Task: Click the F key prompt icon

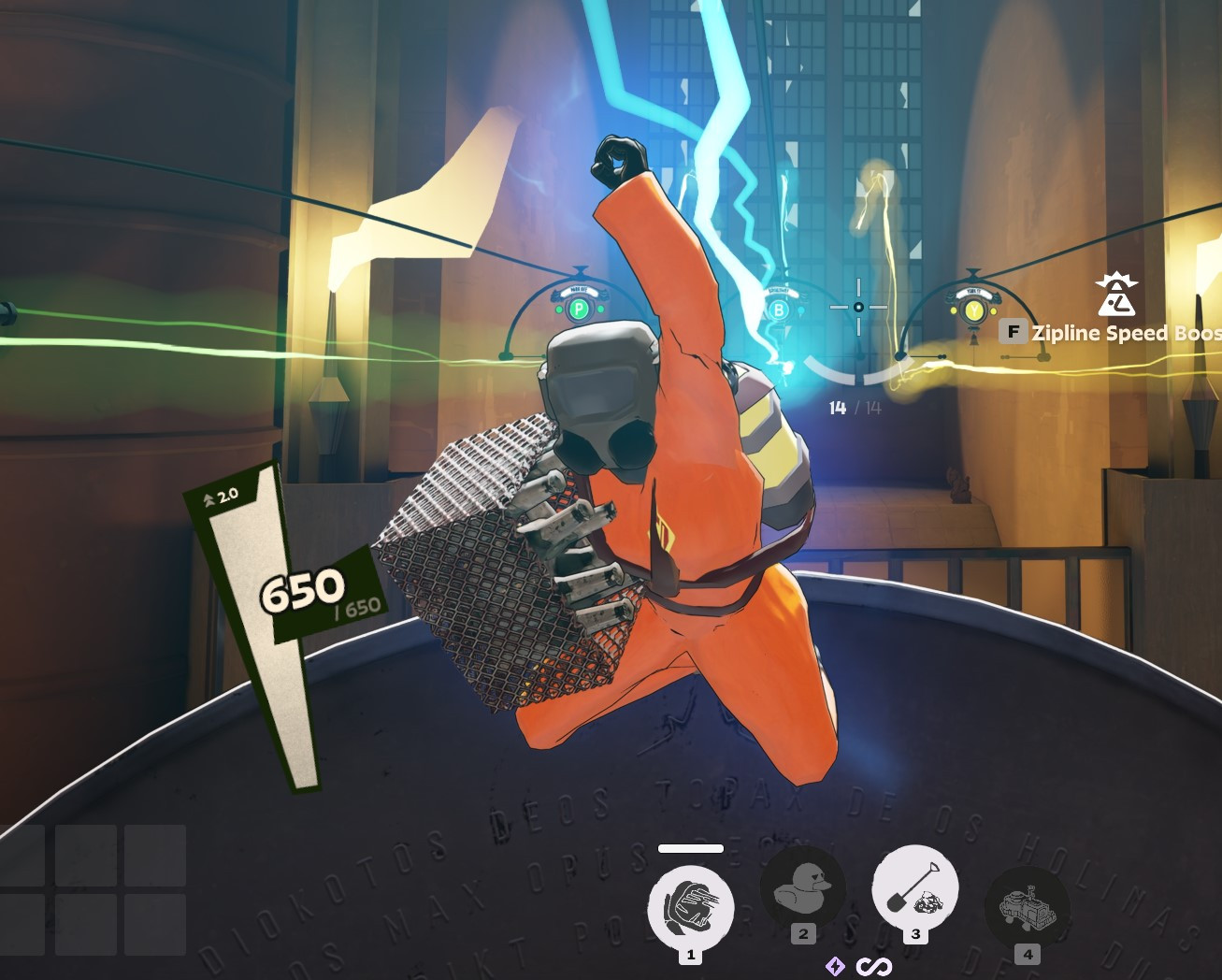Action: point(1014,332)
